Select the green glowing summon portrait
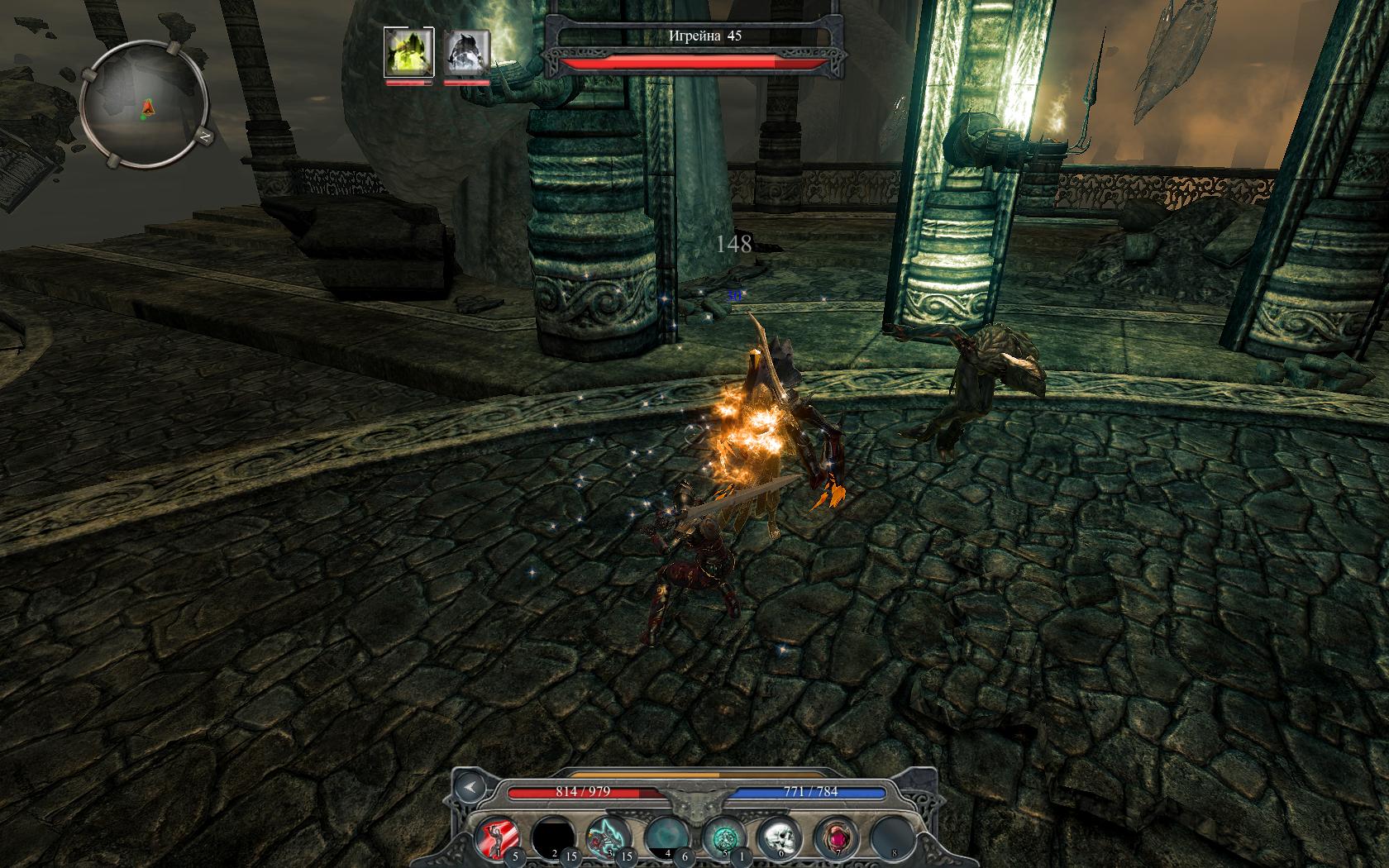The width and height of the screenshot is (1389, 868). [x=409, y=52]
